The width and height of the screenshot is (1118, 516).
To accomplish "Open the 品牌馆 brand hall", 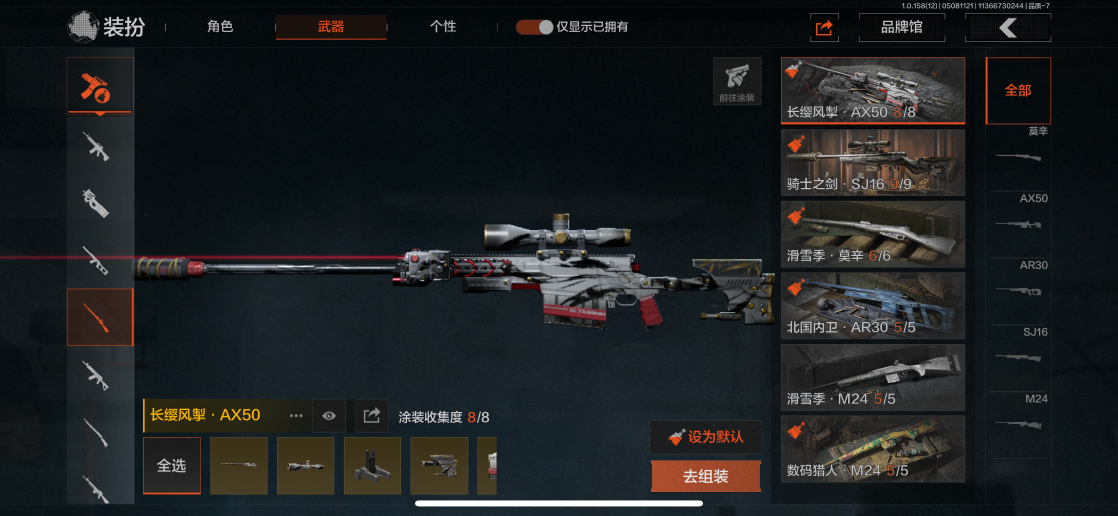I will tap(902, 28).
